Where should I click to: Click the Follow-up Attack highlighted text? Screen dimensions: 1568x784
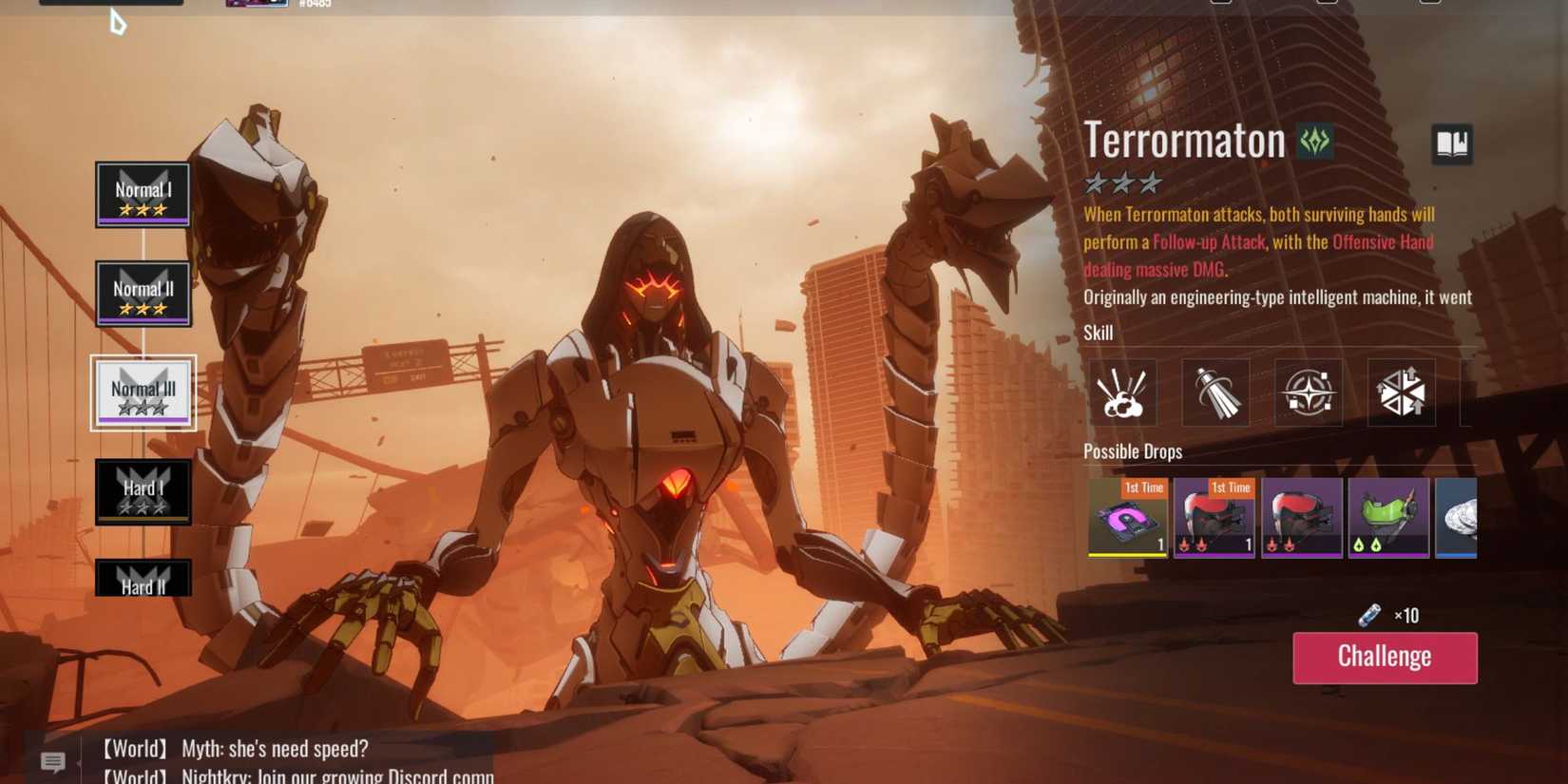1209,241
